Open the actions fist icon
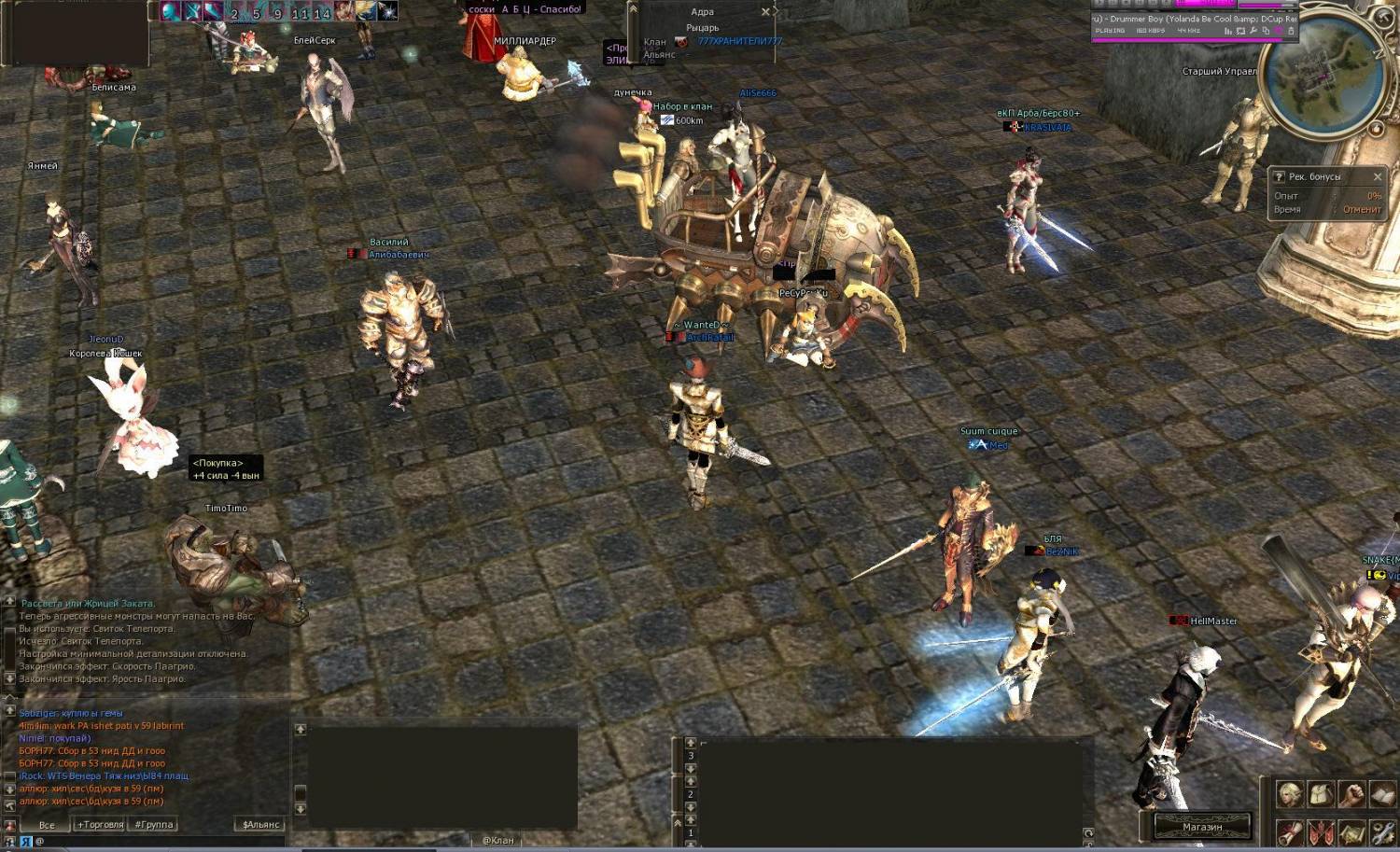This screenshot has height=852, width=1400. coord(1351,795)
